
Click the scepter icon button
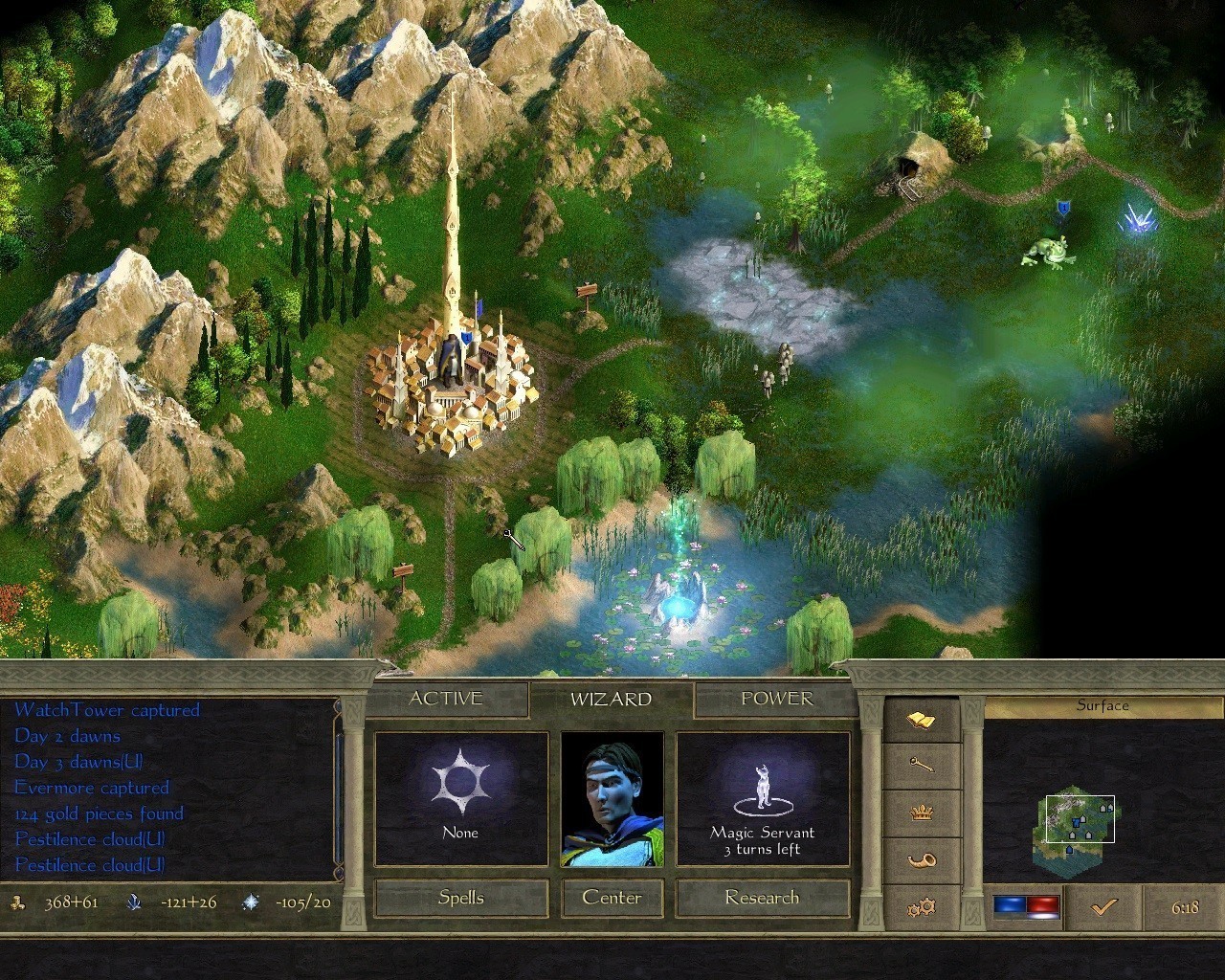click(921, 766)
